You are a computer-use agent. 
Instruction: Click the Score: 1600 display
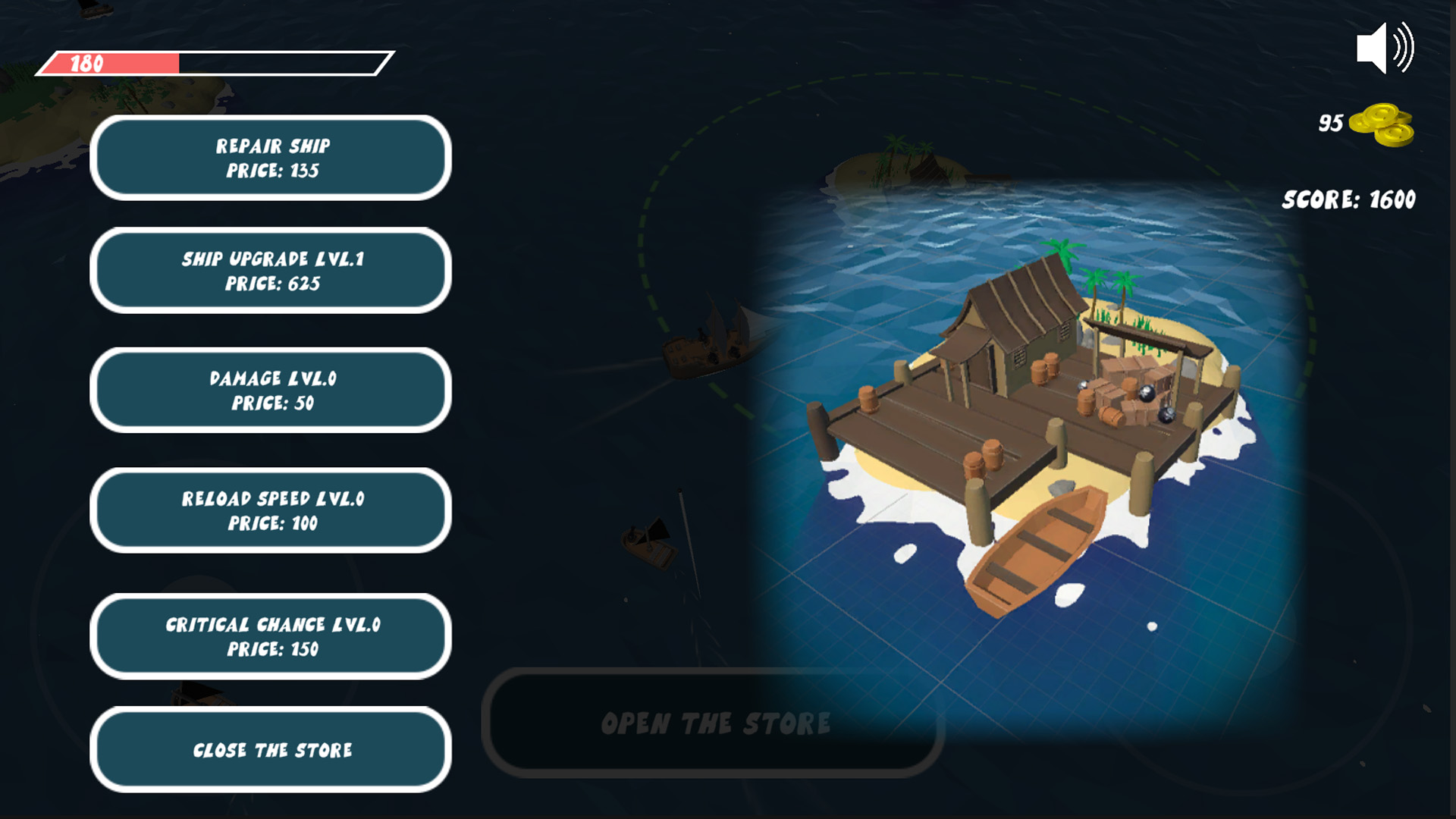1350,199
